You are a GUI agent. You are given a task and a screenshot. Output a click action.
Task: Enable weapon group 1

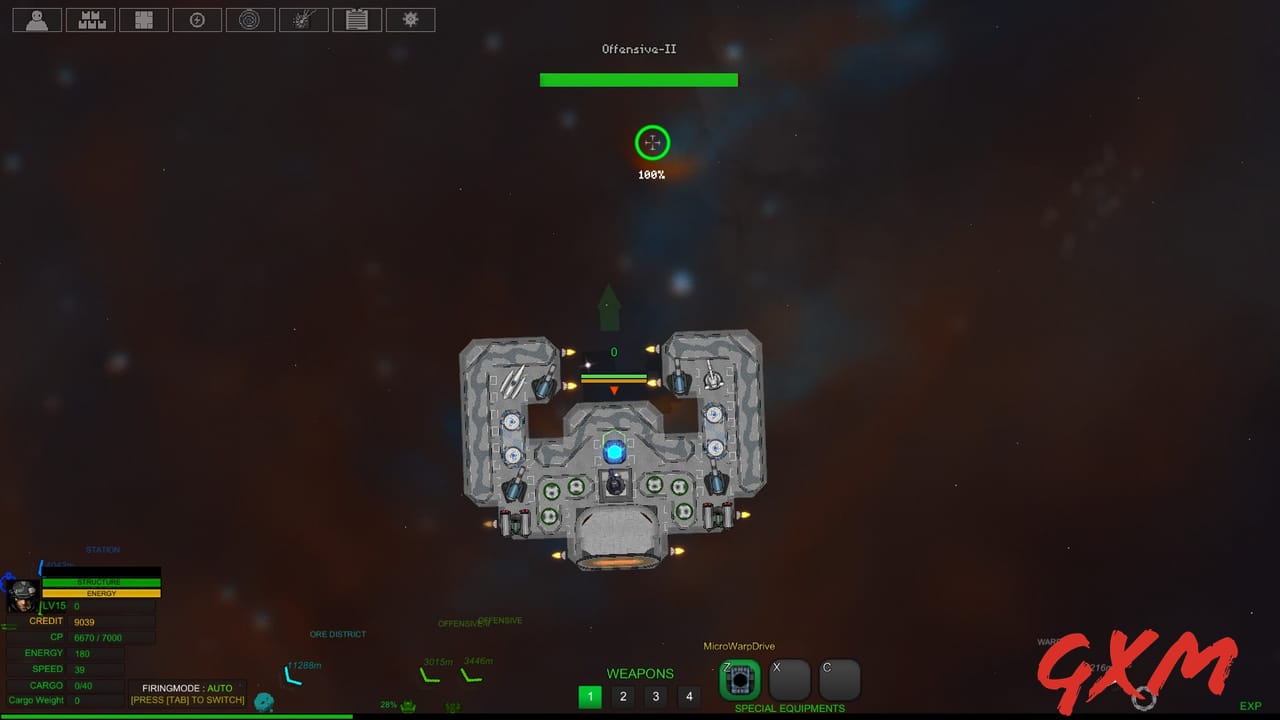(x=590, y=696)
